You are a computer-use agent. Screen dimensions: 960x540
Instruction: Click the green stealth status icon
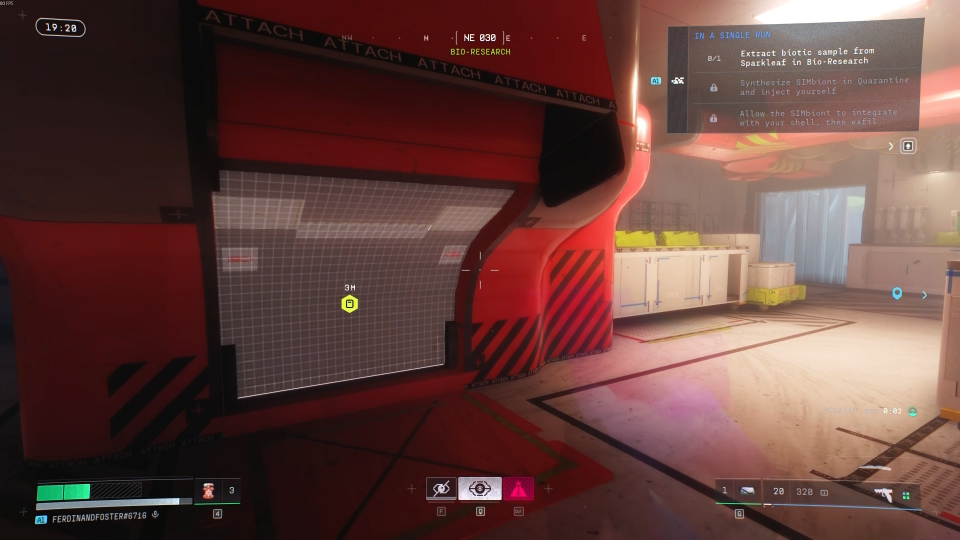[912, 411]
